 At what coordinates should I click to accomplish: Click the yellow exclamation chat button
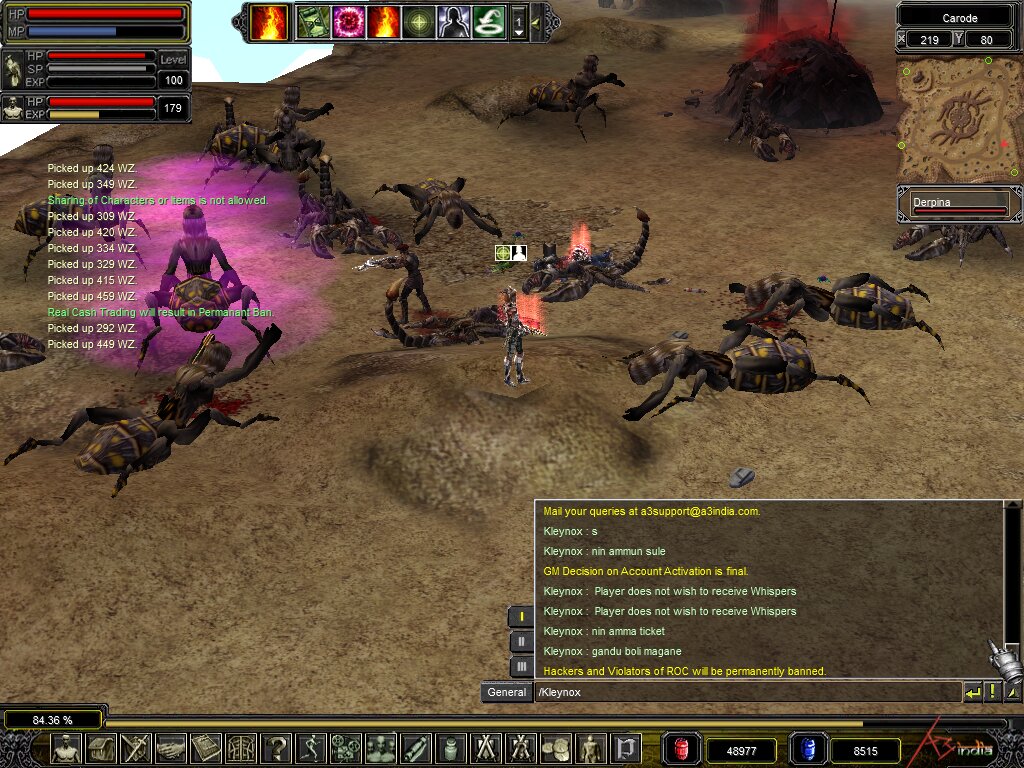(993, 692)
